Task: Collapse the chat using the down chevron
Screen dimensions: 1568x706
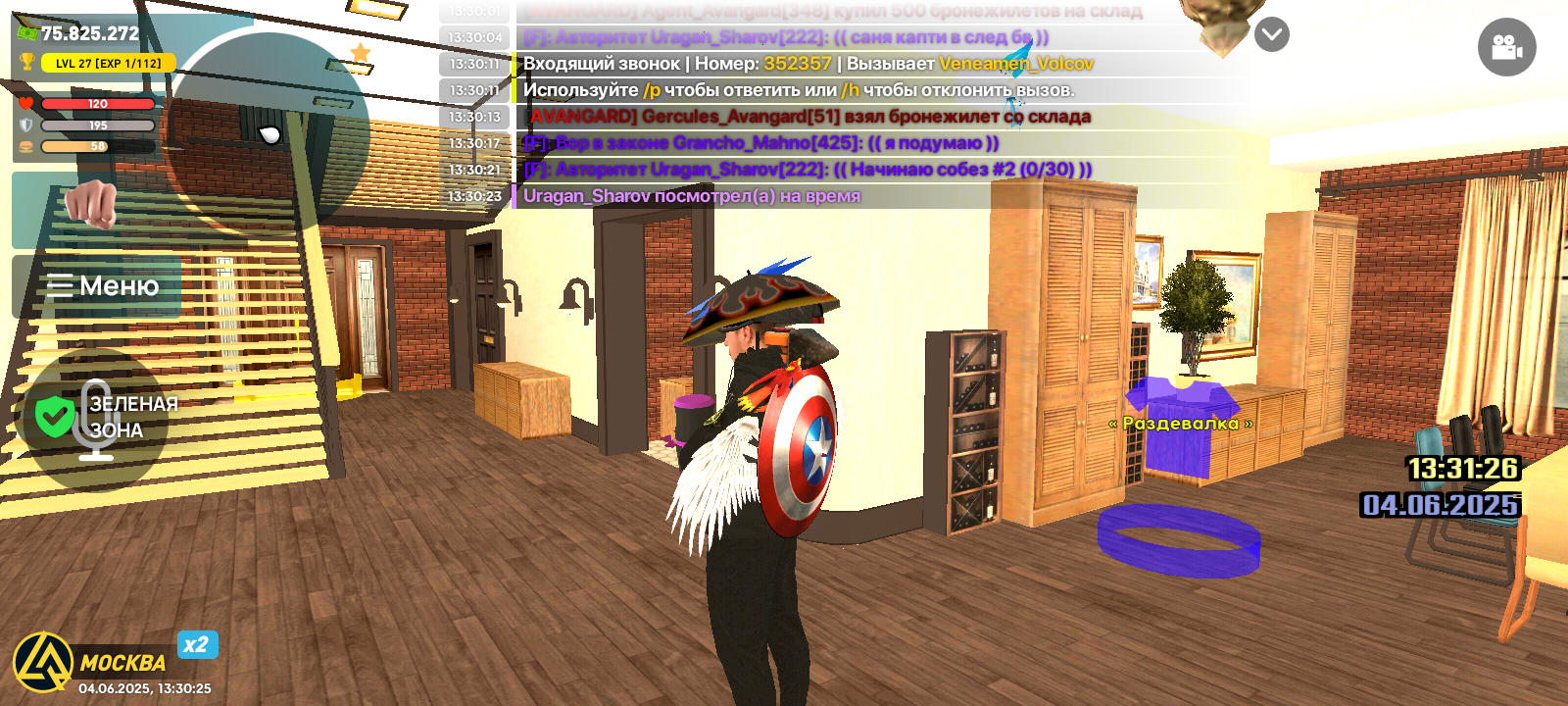Action: (1270, 32)
